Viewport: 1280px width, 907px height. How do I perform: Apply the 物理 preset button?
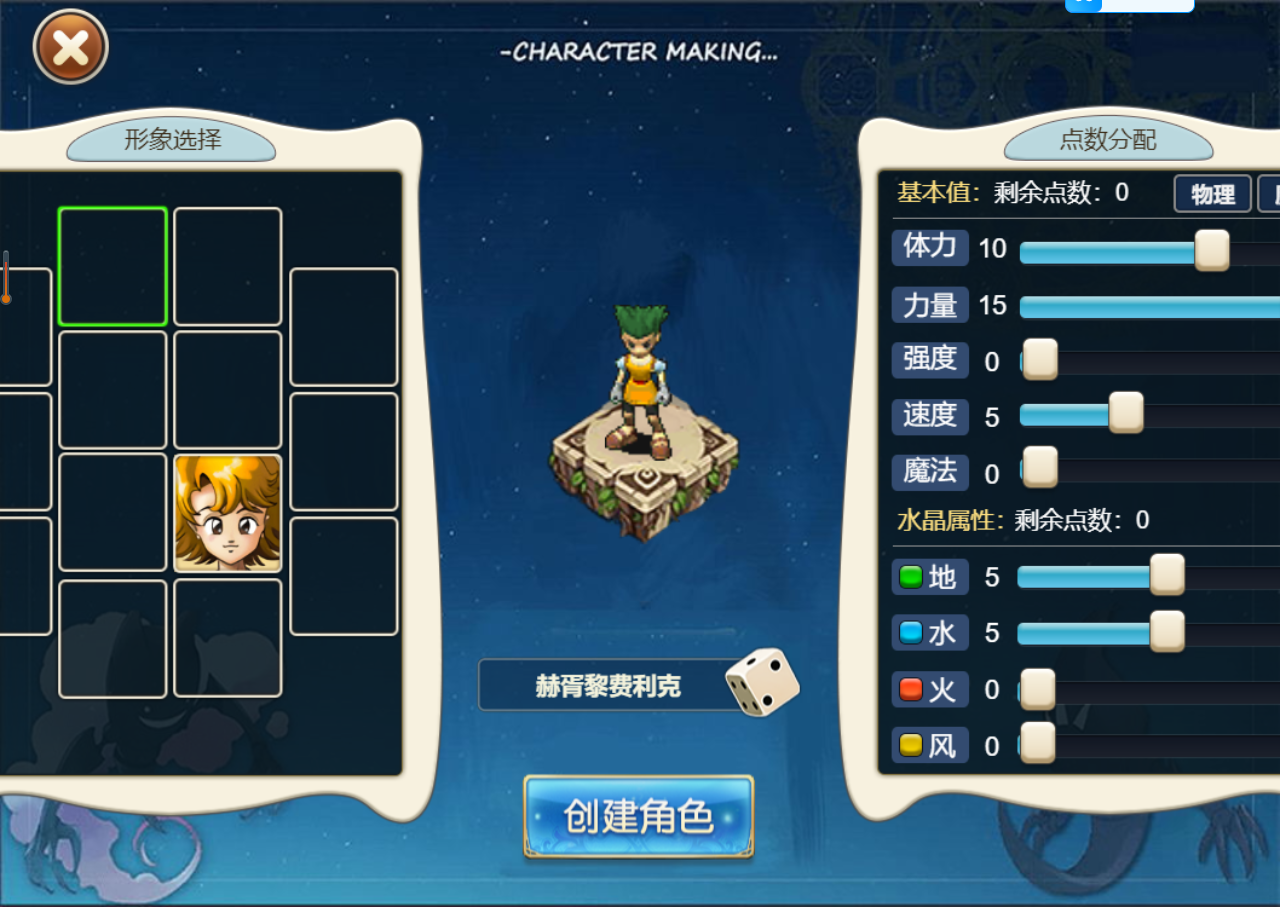point(1212,194)
